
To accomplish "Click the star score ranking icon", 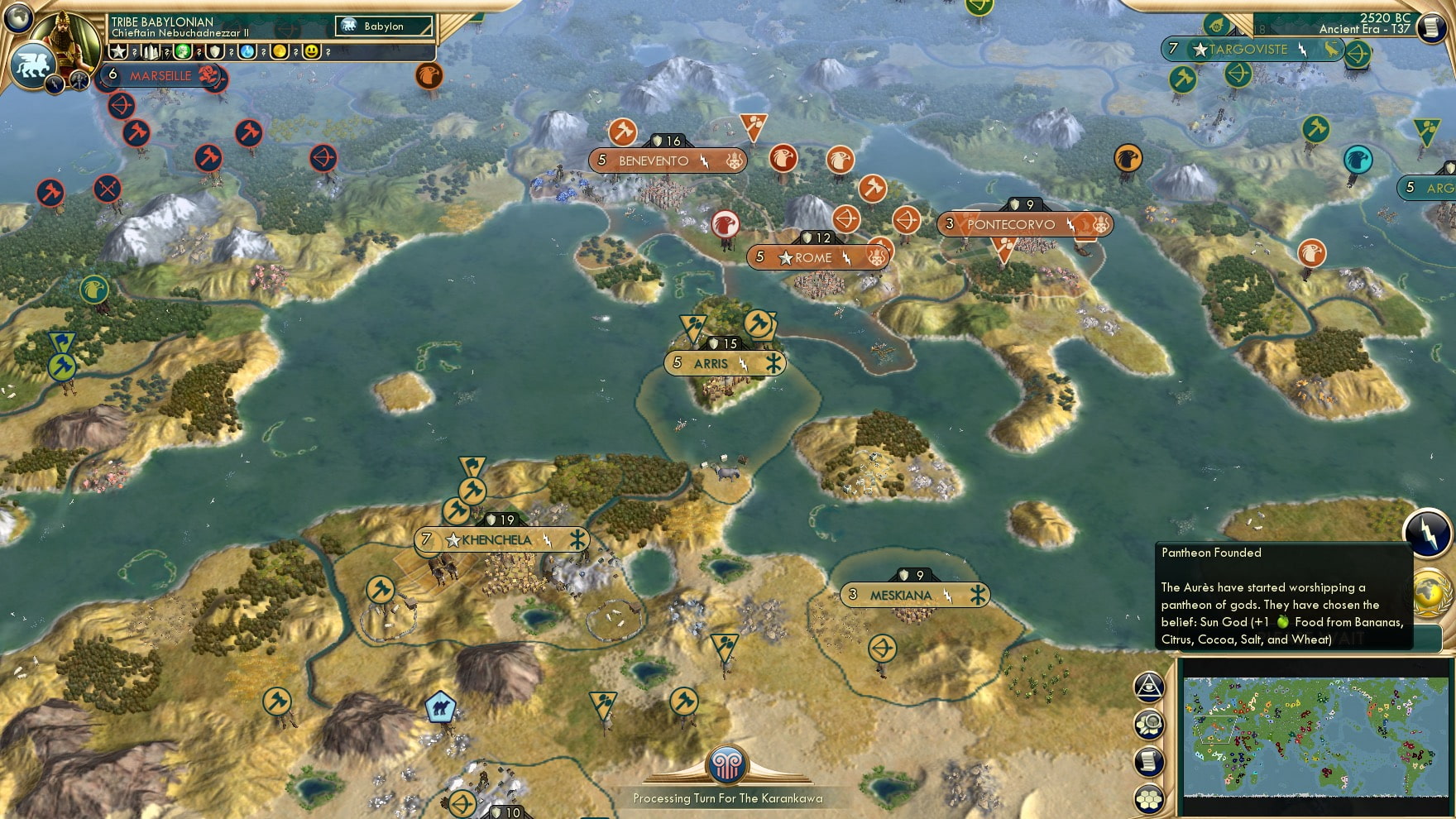I will pyautogui.click(x=117, y=52).
